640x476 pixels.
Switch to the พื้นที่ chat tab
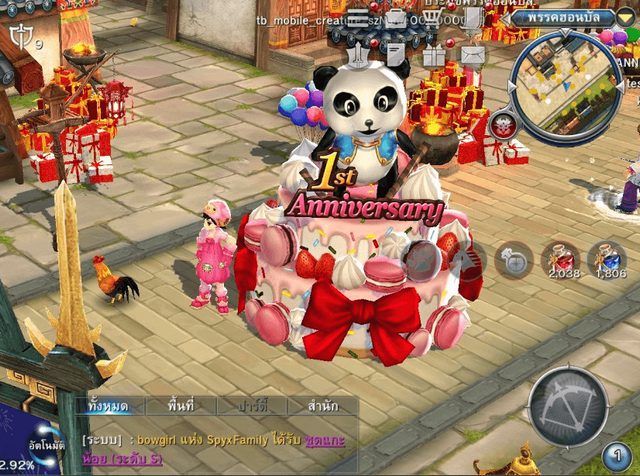(181, 406)
